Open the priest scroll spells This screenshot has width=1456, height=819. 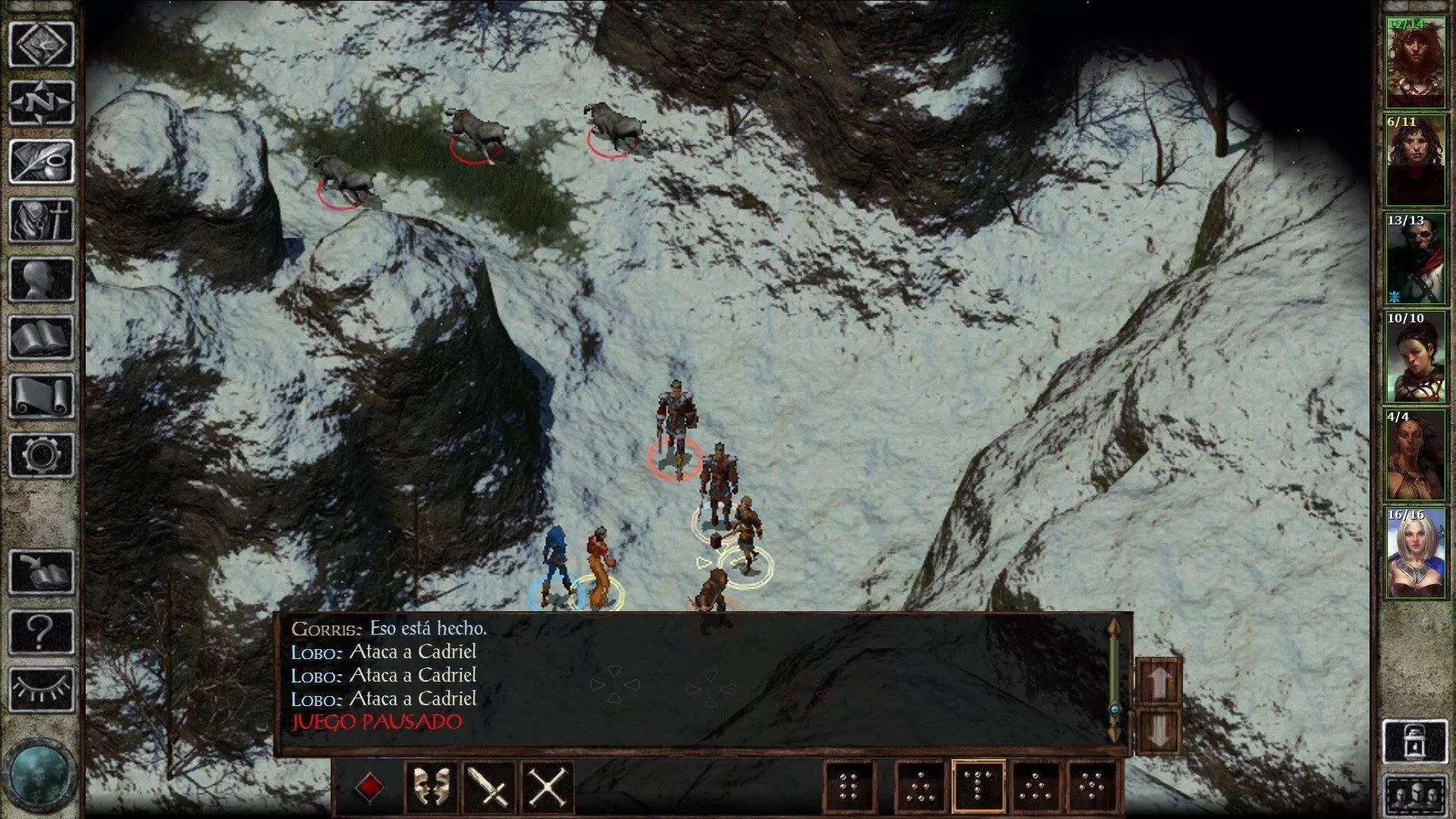[42, 396]
